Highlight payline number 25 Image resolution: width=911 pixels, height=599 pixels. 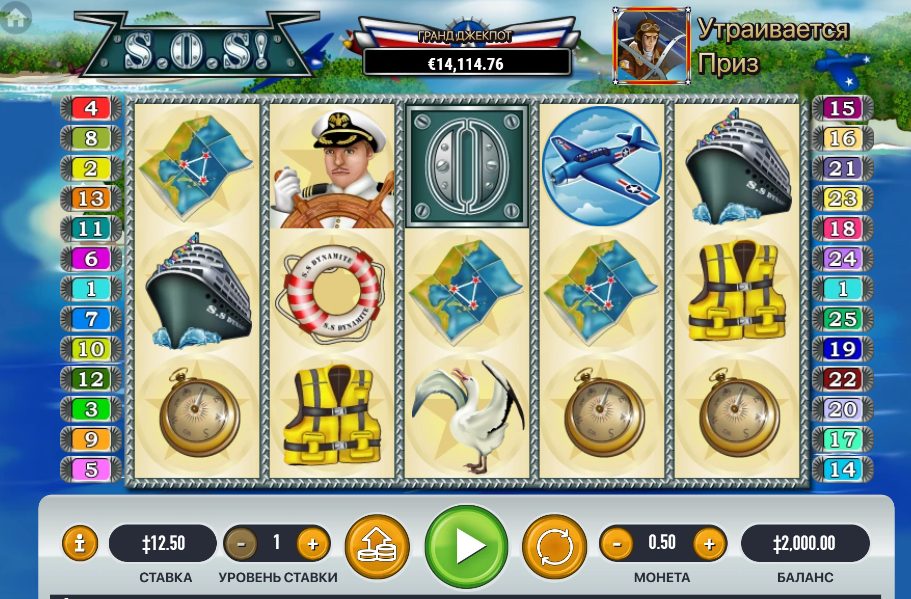[x=842, y=320]
